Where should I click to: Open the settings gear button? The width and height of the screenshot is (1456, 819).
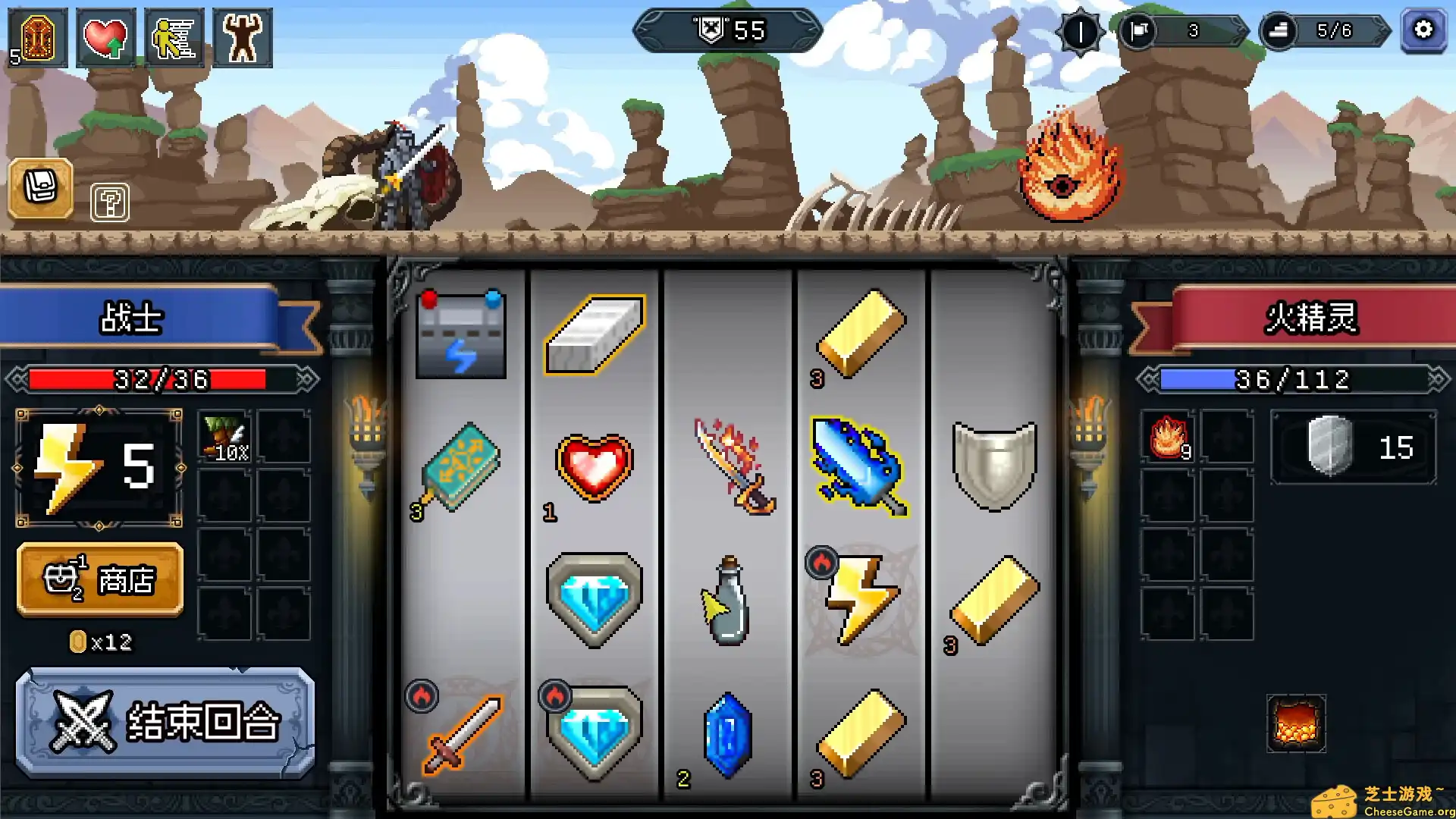(x=1423, y=31)
